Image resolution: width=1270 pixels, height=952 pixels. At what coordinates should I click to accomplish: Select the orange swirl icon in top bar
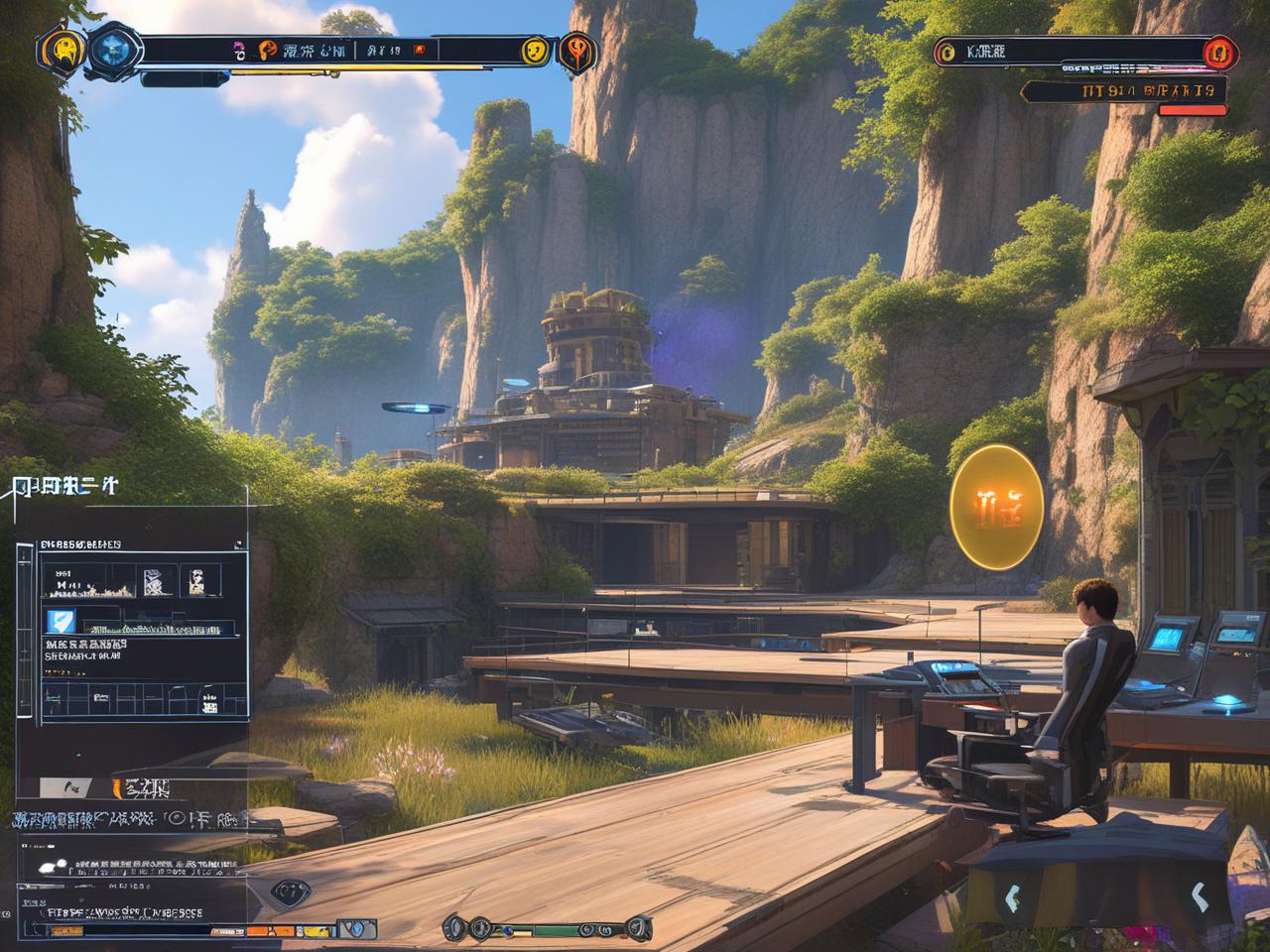click(x=267, y=50)
